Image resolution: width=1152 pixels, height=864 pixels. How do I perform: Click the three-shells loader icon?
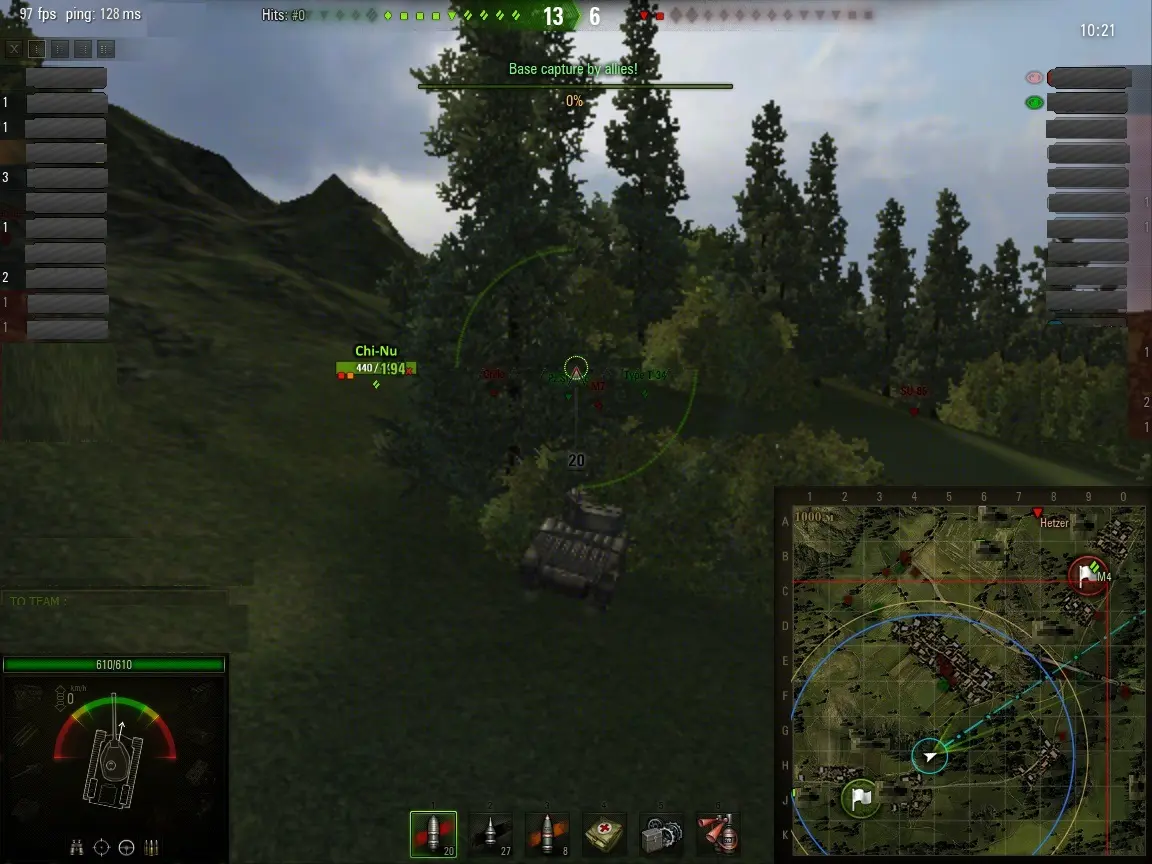coord(151,847)
